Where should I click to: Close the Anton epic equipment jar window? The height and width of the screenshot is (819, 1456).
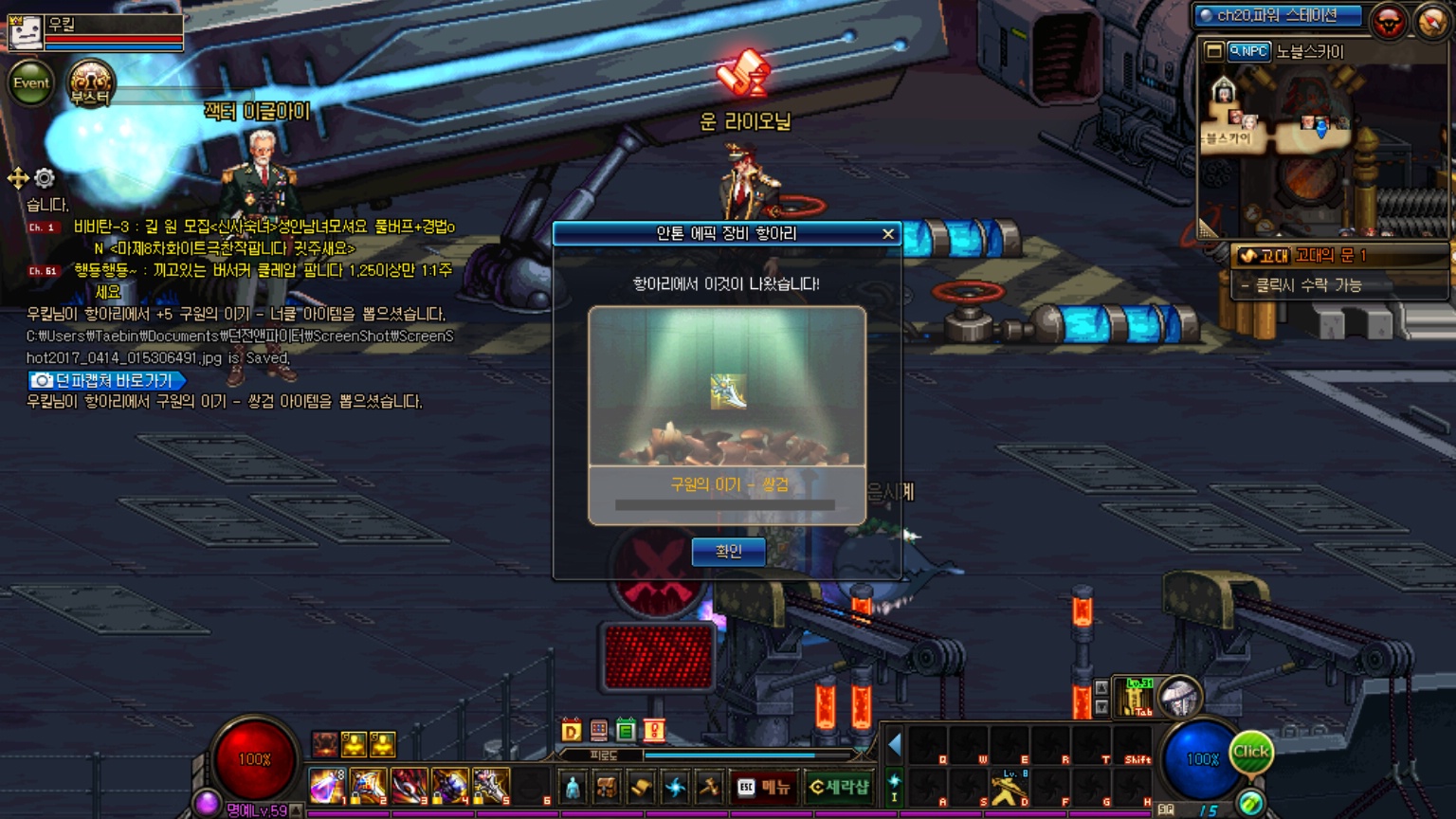tap(887, 234)
